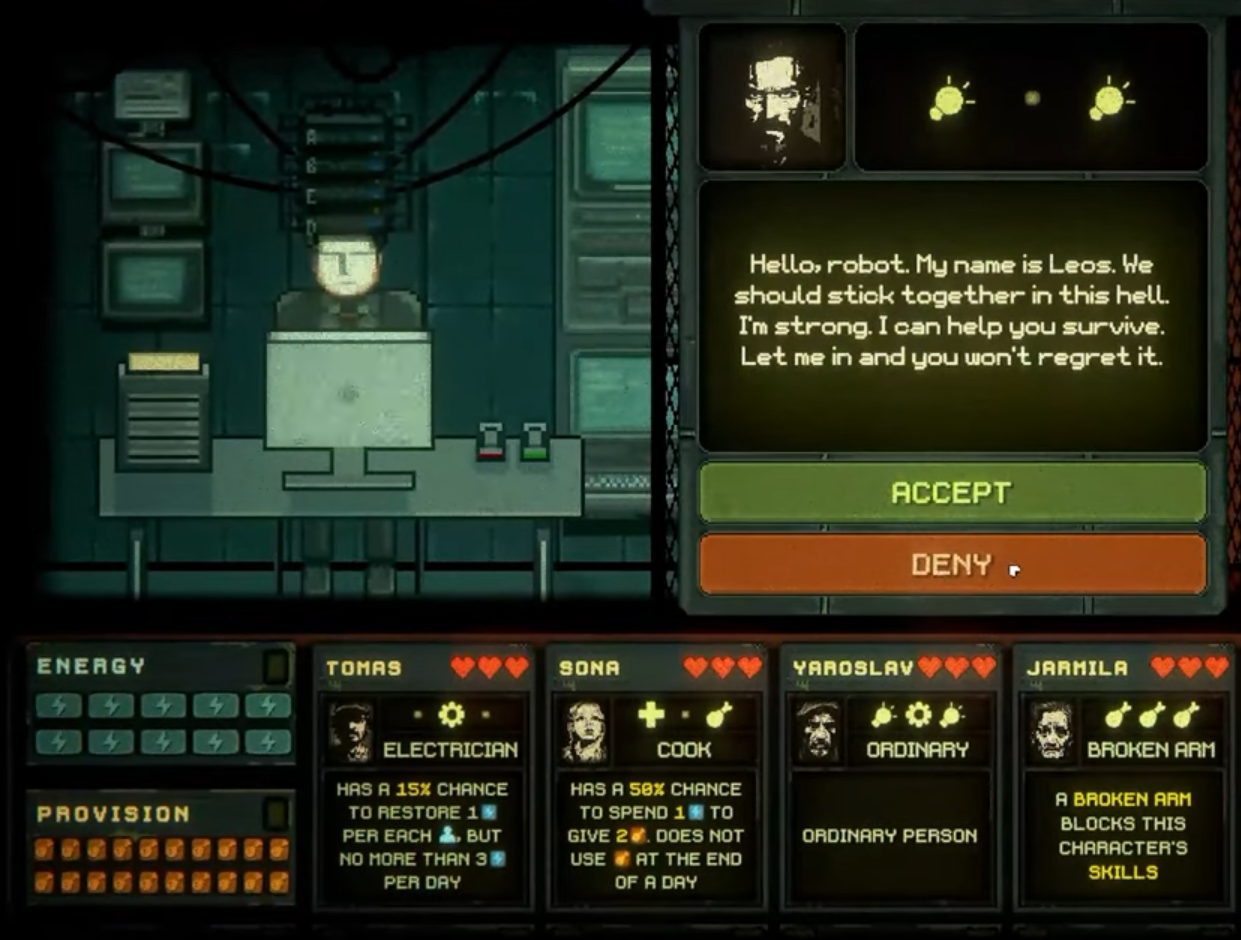Screen dimensions: 1241x940
Task: Accept Leos into the shelter
Action: (x=951, y=492)
